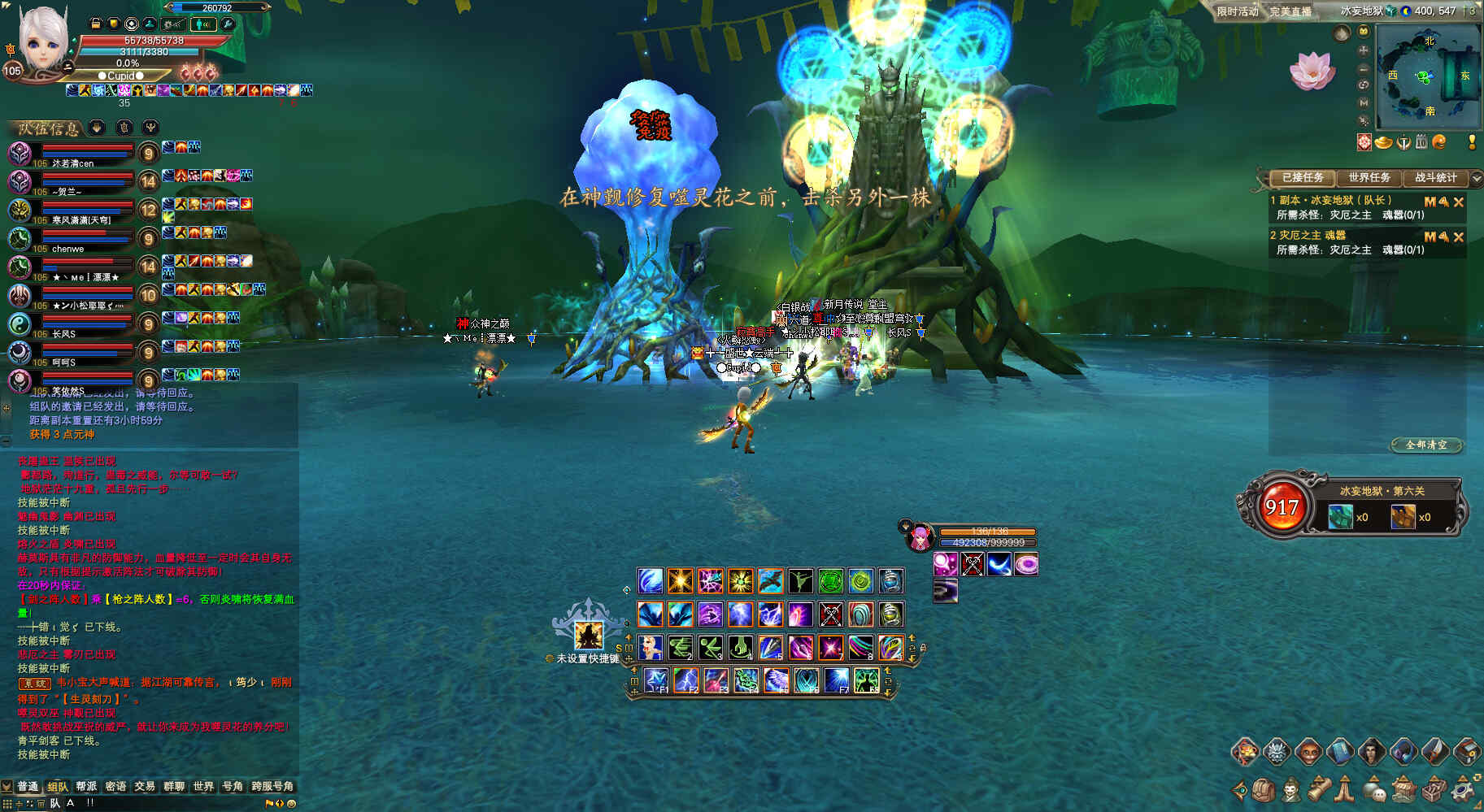The image size is (1484, 812).
Task: Activate the lightning bolt skill on F2
Action: [x=685, y=680]
